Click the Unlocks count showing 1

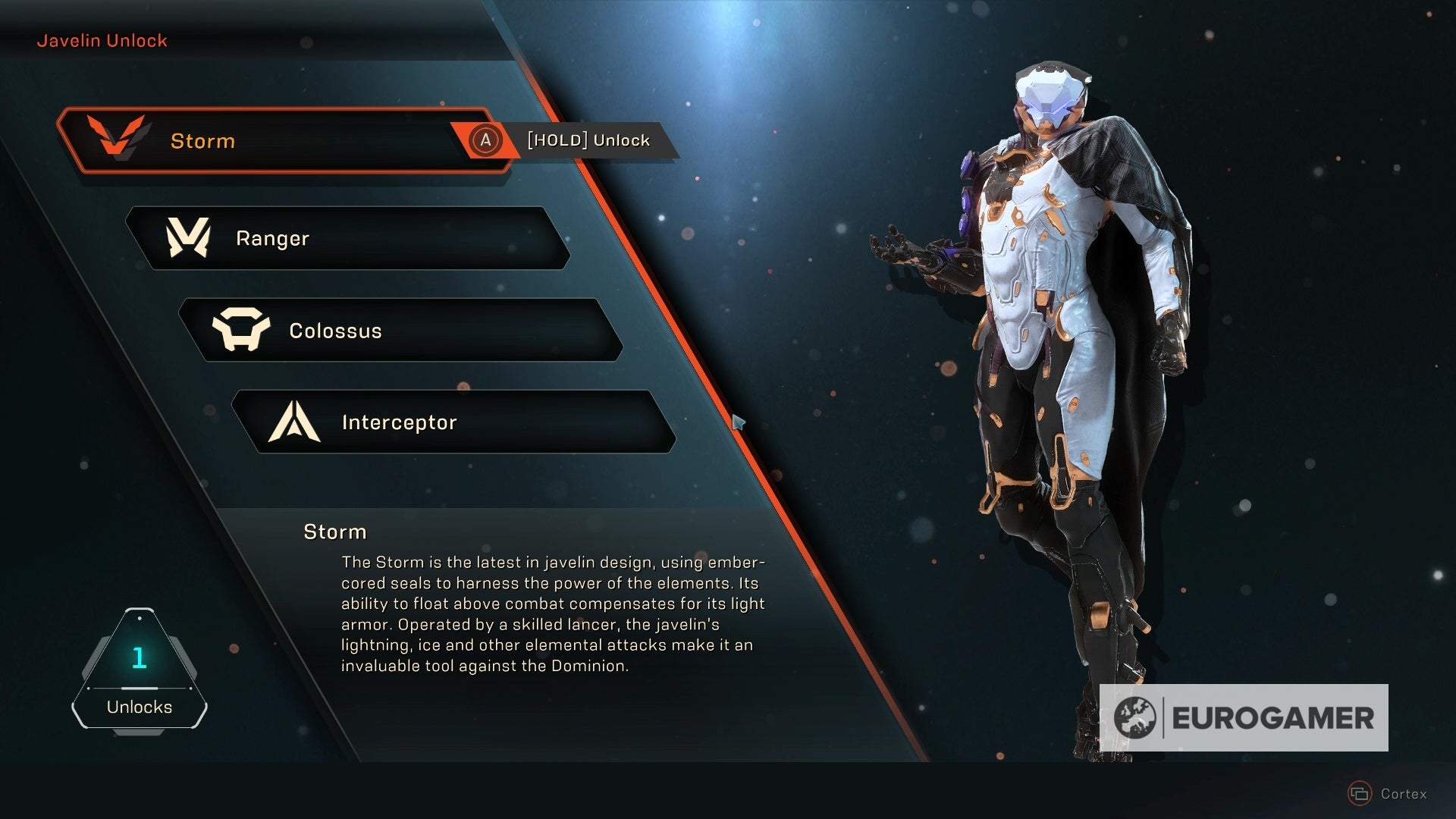139,659
